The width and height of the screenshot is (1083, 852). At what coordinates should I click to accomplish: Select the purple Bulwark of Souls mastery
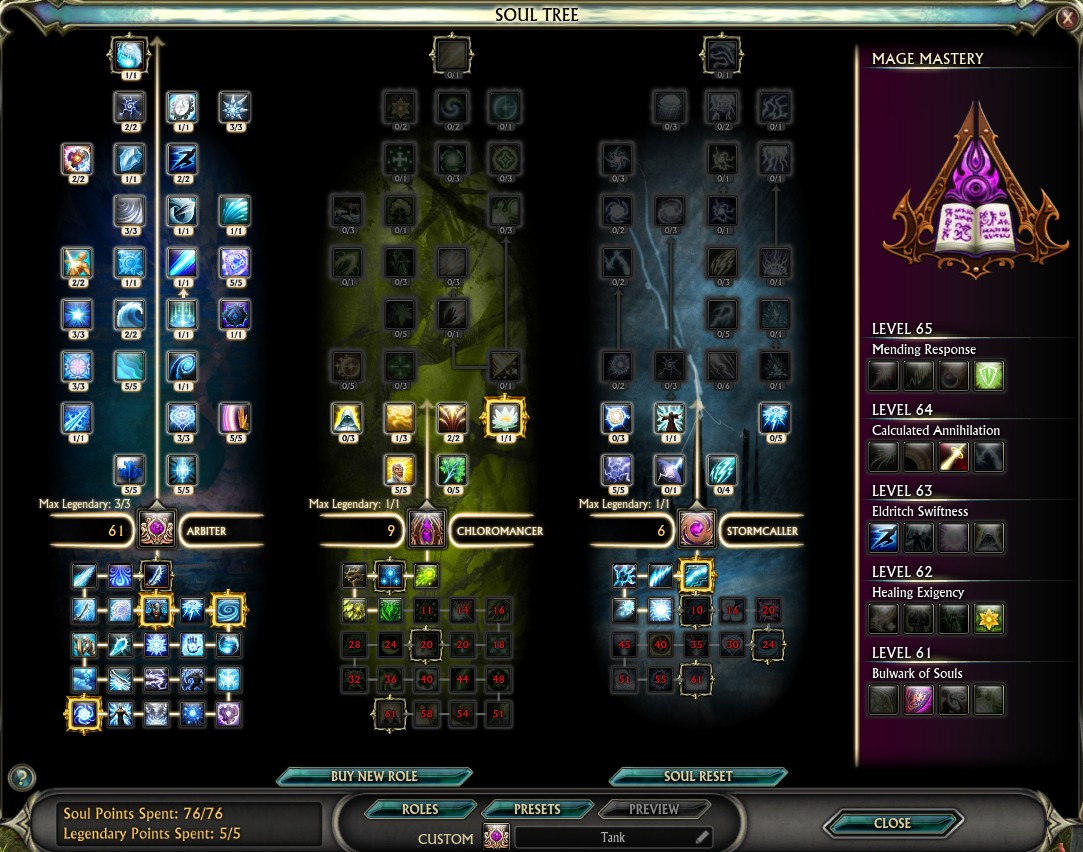pos(918,700)
